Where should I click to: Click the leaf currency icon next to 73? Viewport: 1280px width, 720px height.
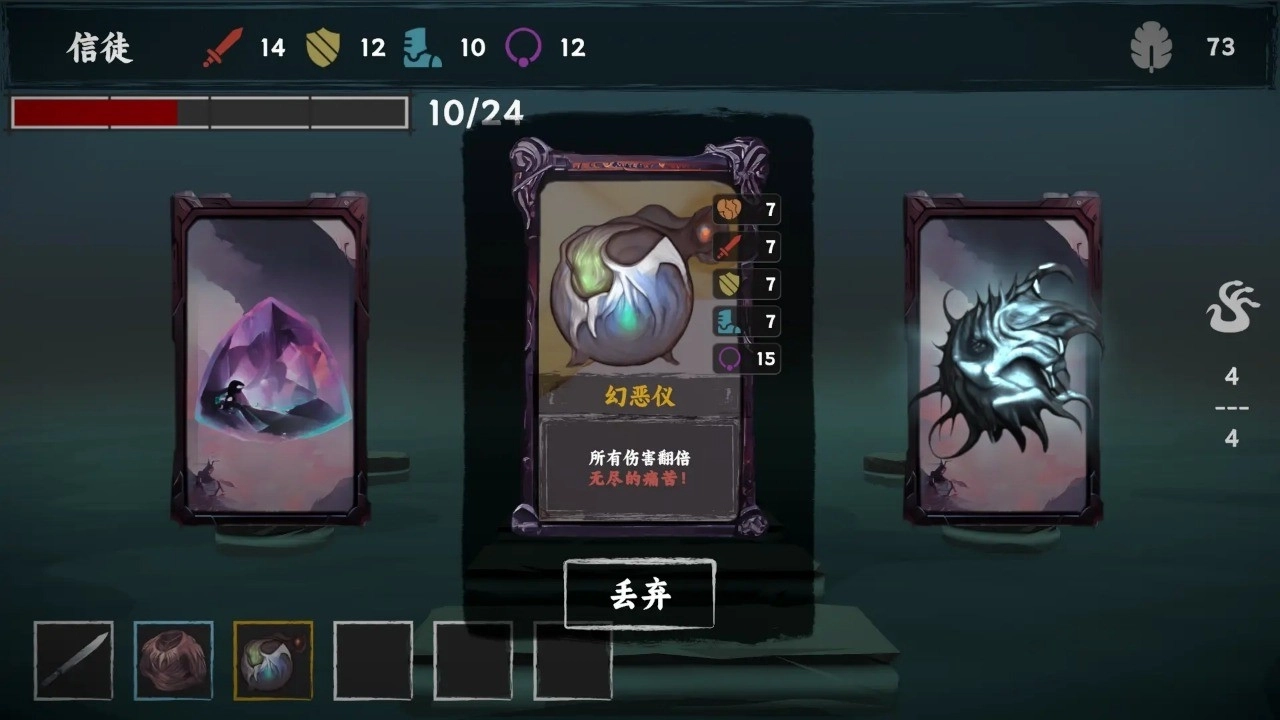[1152, 45]
